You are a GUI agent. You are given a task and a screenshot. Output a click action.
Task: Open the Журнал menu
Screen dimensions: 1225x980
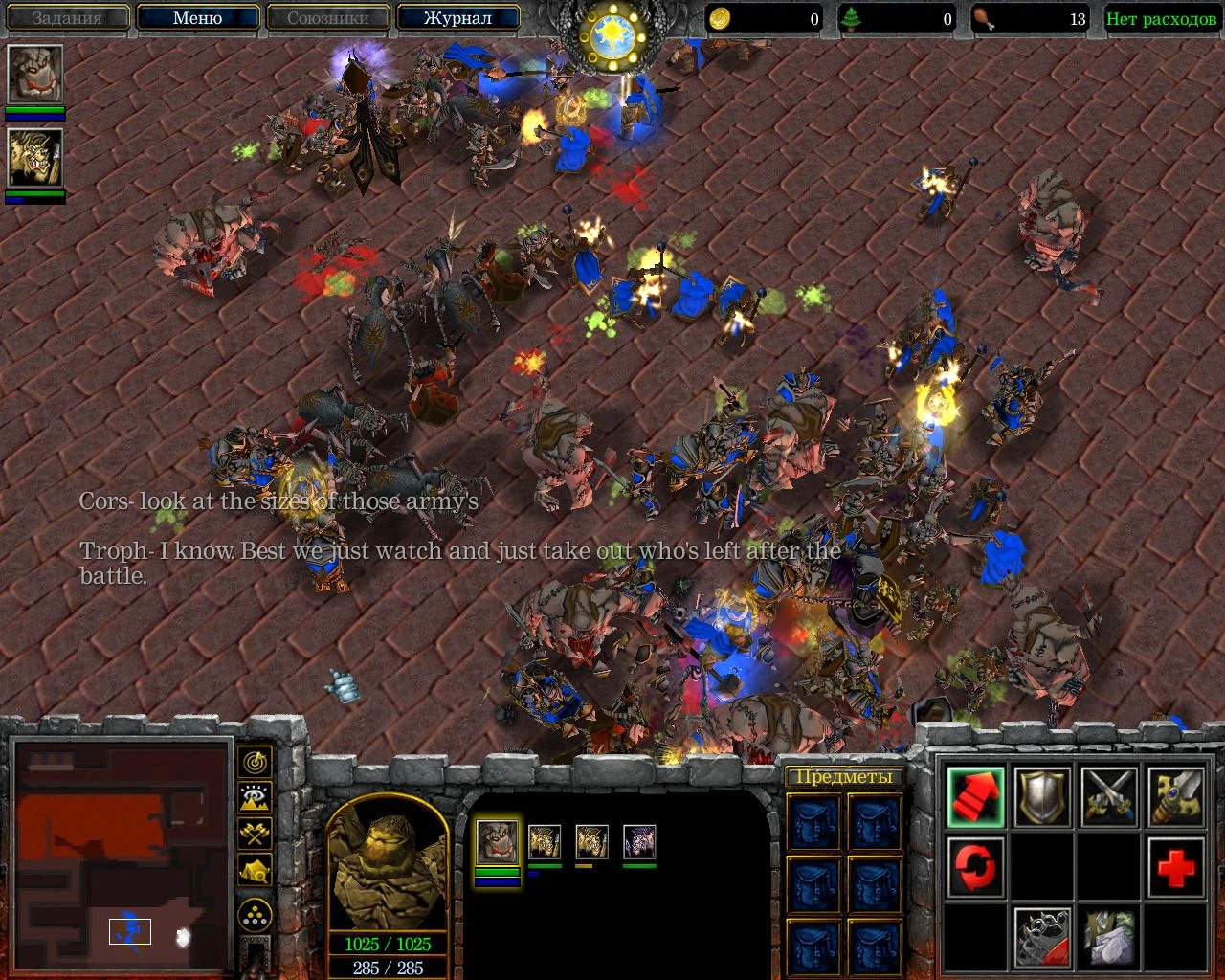click(x=459, y=17)
